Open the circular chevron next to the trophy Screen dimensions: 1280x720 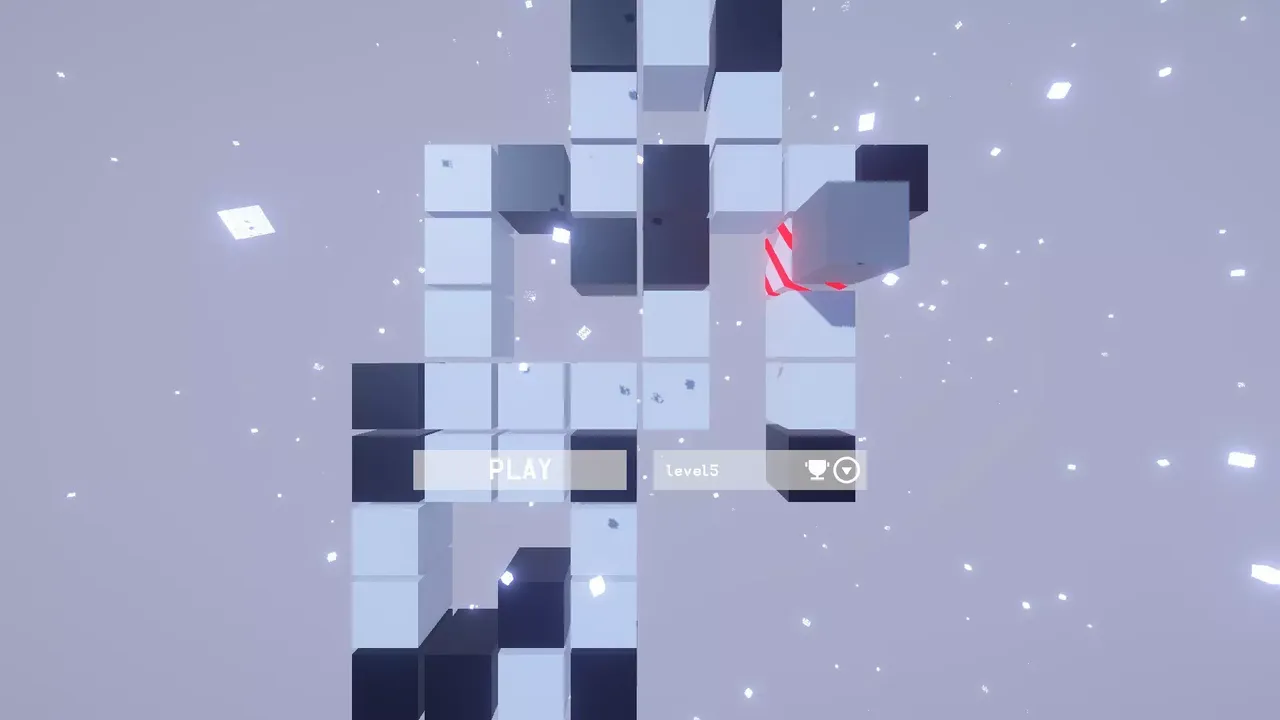click(x=845, y=470)
